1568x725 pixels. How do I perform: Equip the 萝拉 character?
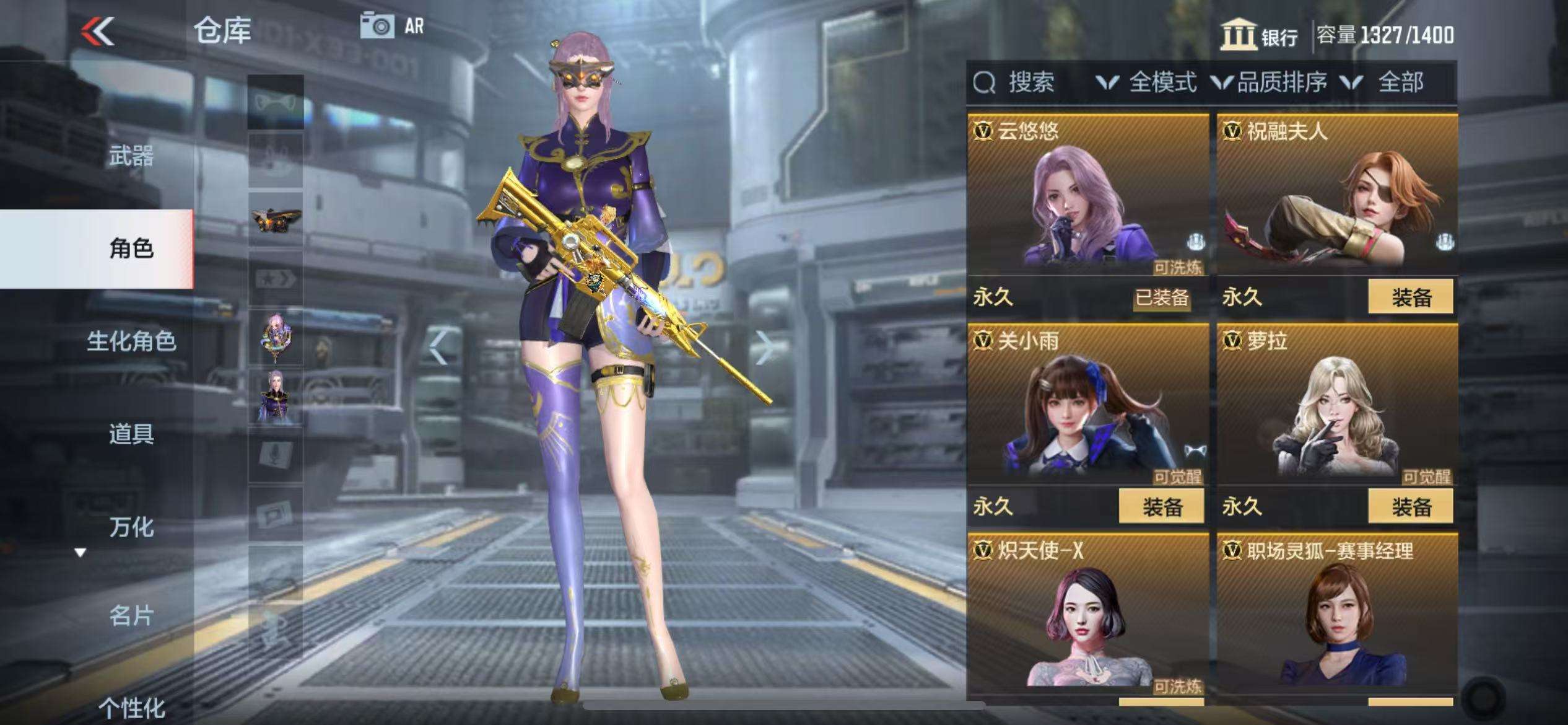(1410, 507)
